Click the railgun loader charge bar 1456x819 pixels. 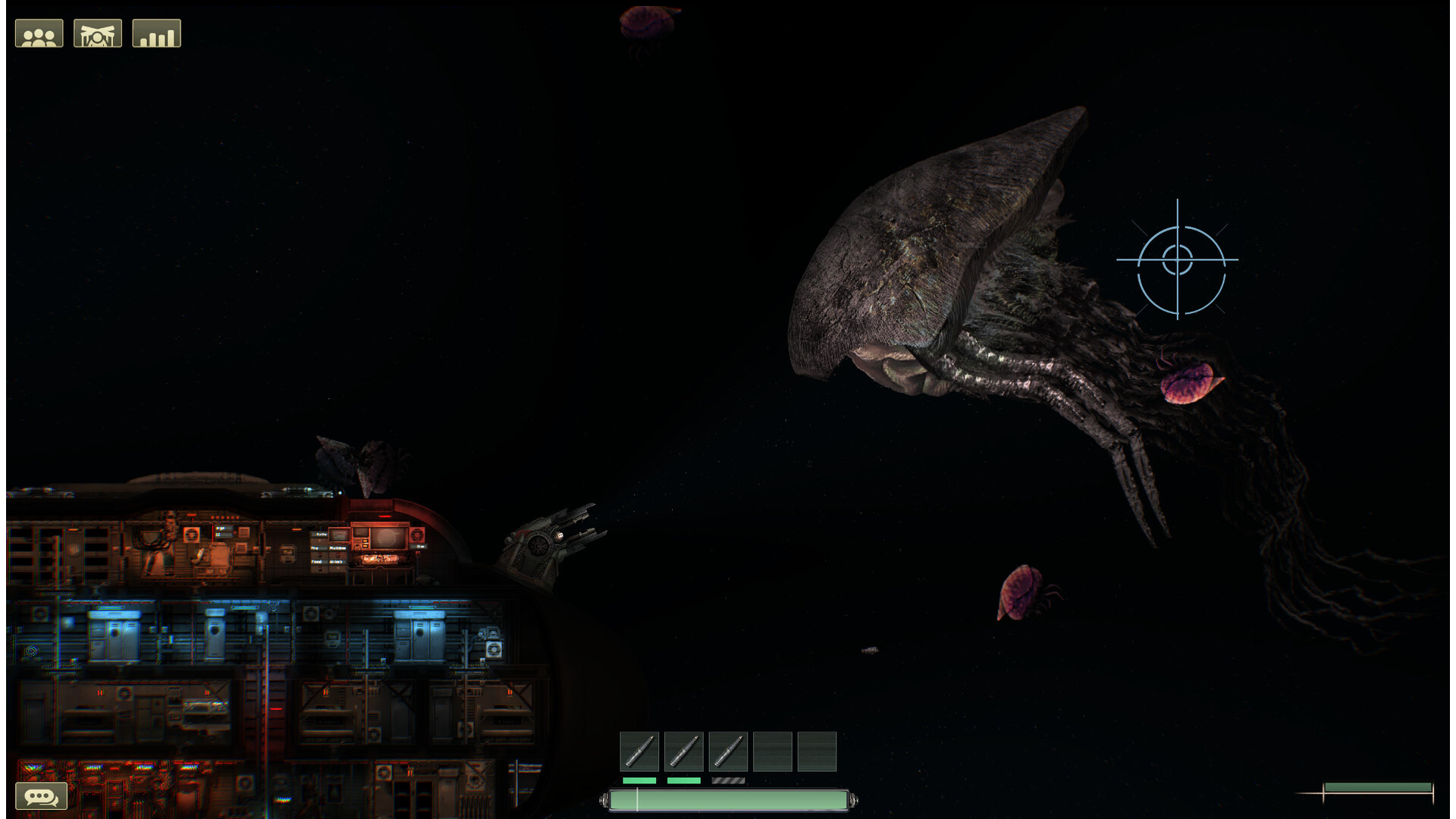pos(728,798)
